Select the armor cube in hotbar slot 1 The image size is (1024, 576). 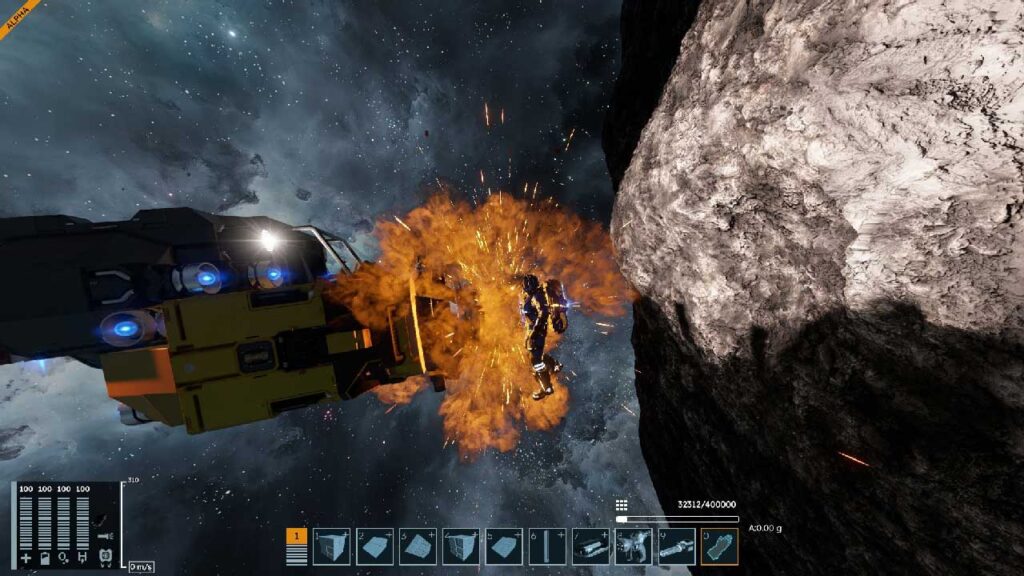click(331, 547)
